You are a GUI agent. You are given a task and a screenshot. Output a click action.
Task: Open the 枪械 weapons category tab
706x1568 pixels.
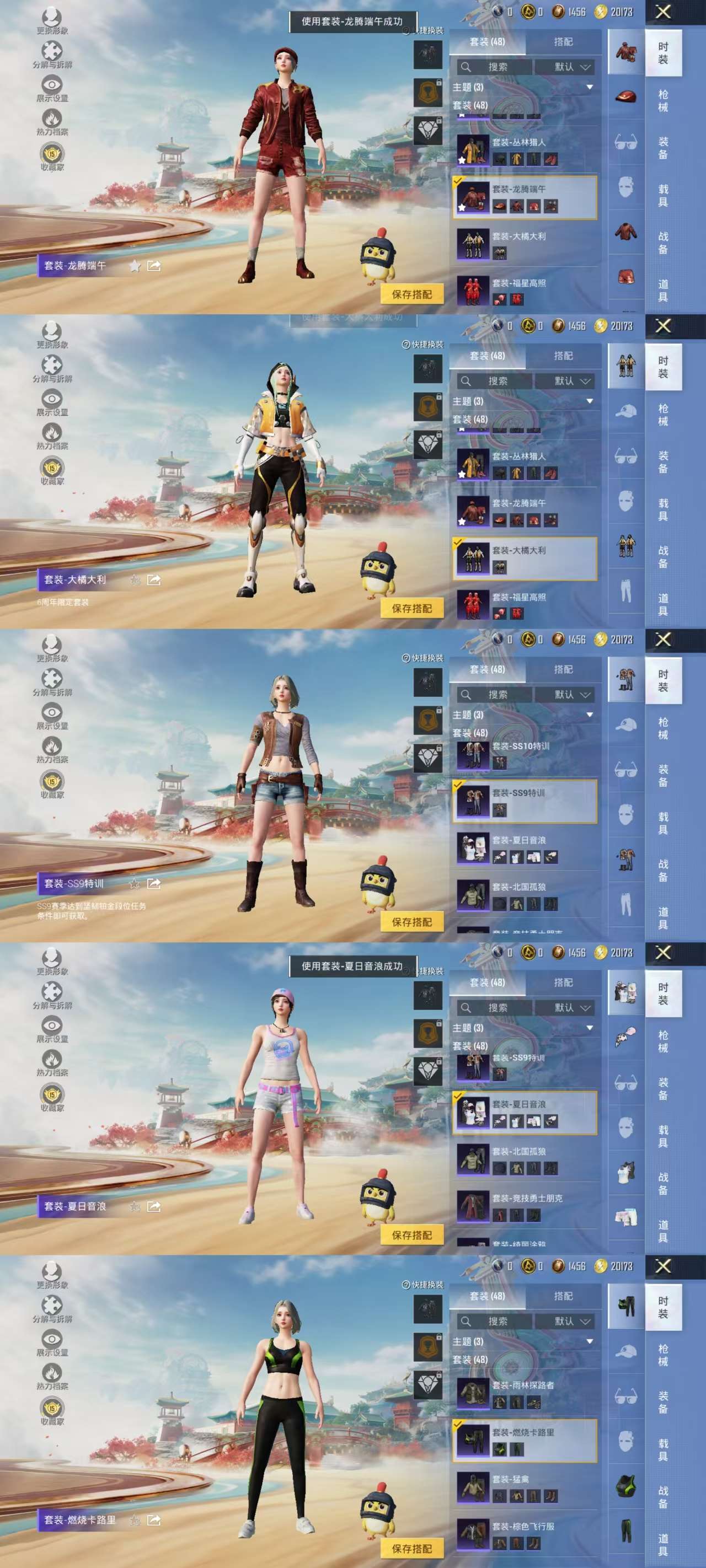point(664,100)
